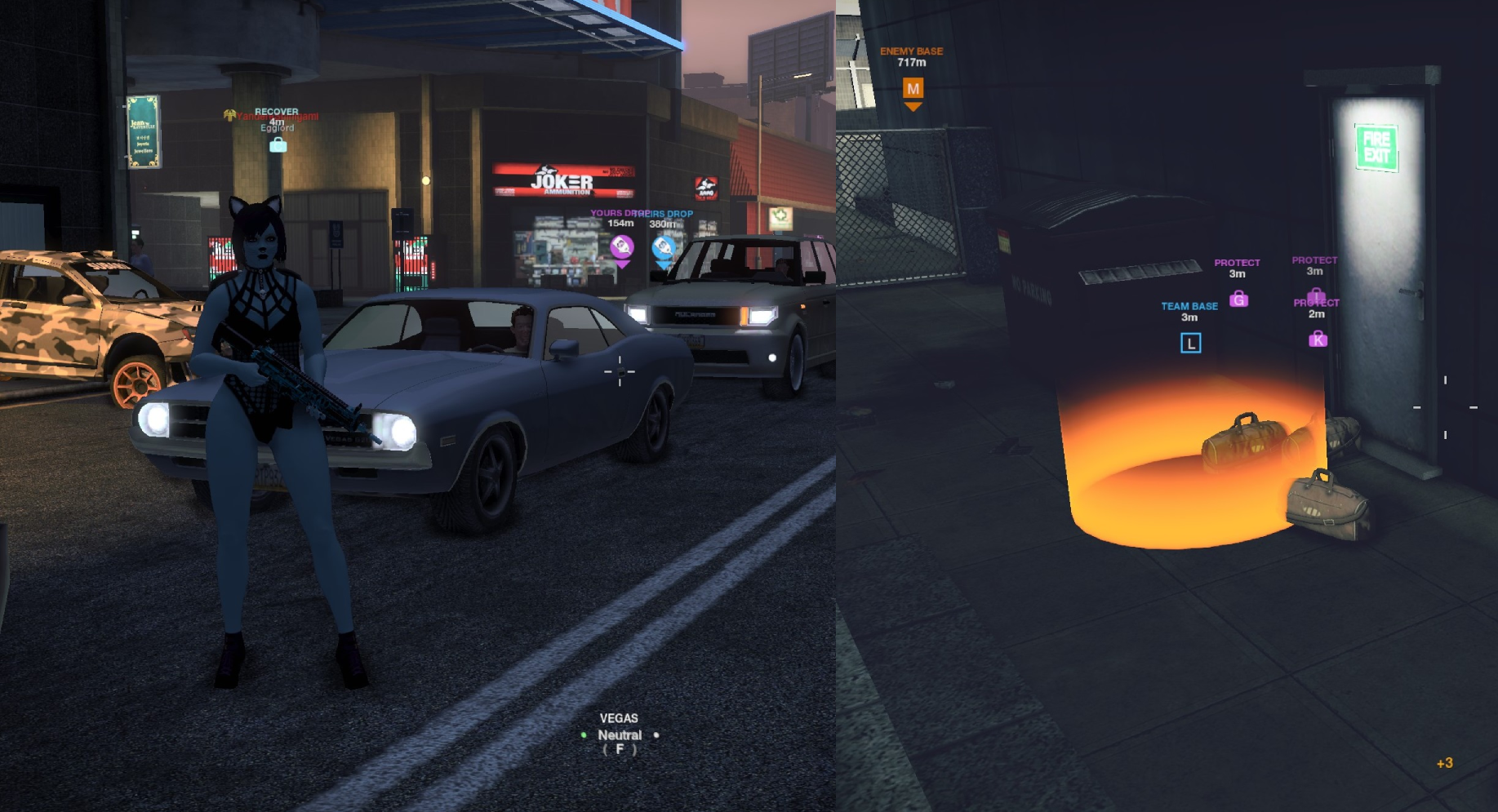Click the Protect marker labeled G

point(1238,300)
